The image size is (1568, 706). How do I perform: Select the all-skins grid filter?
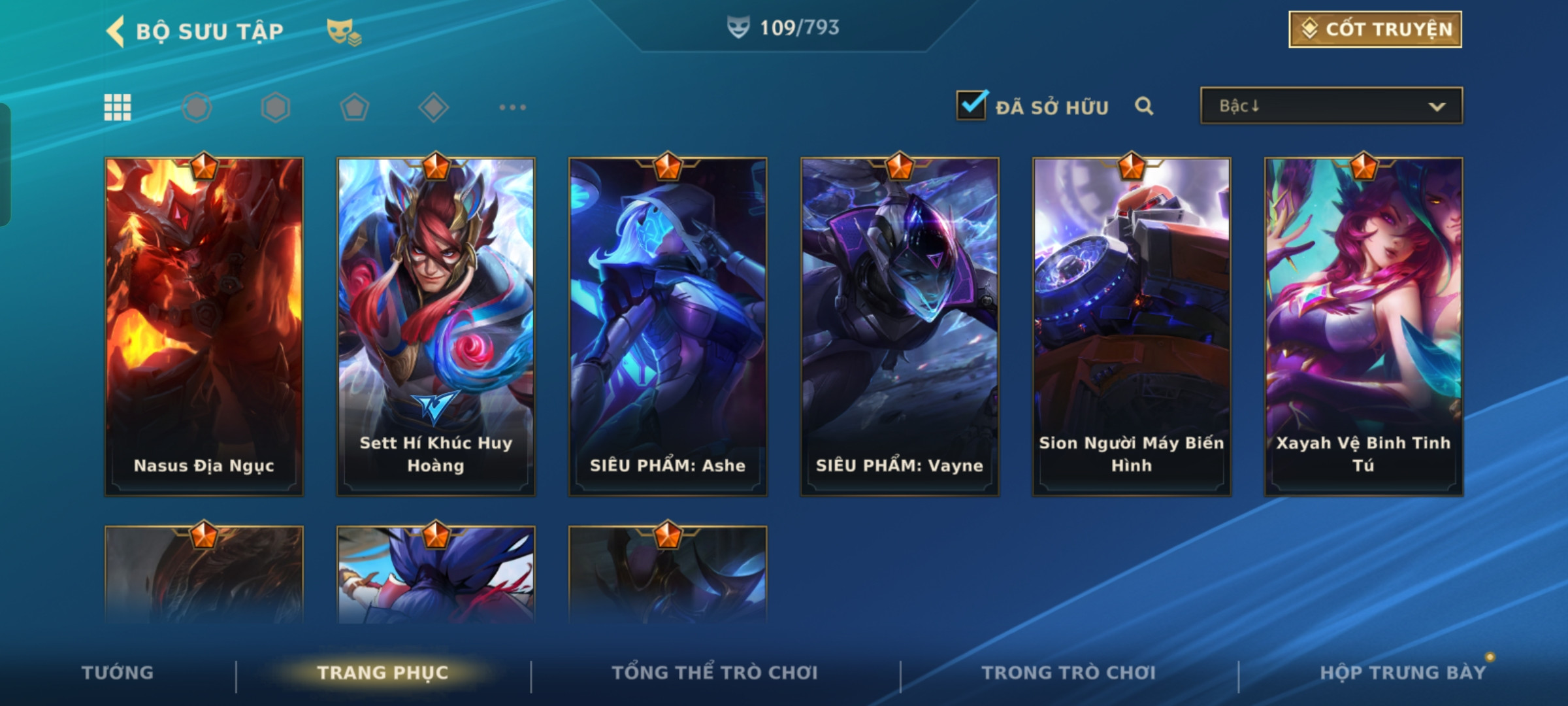coord(118,107)
